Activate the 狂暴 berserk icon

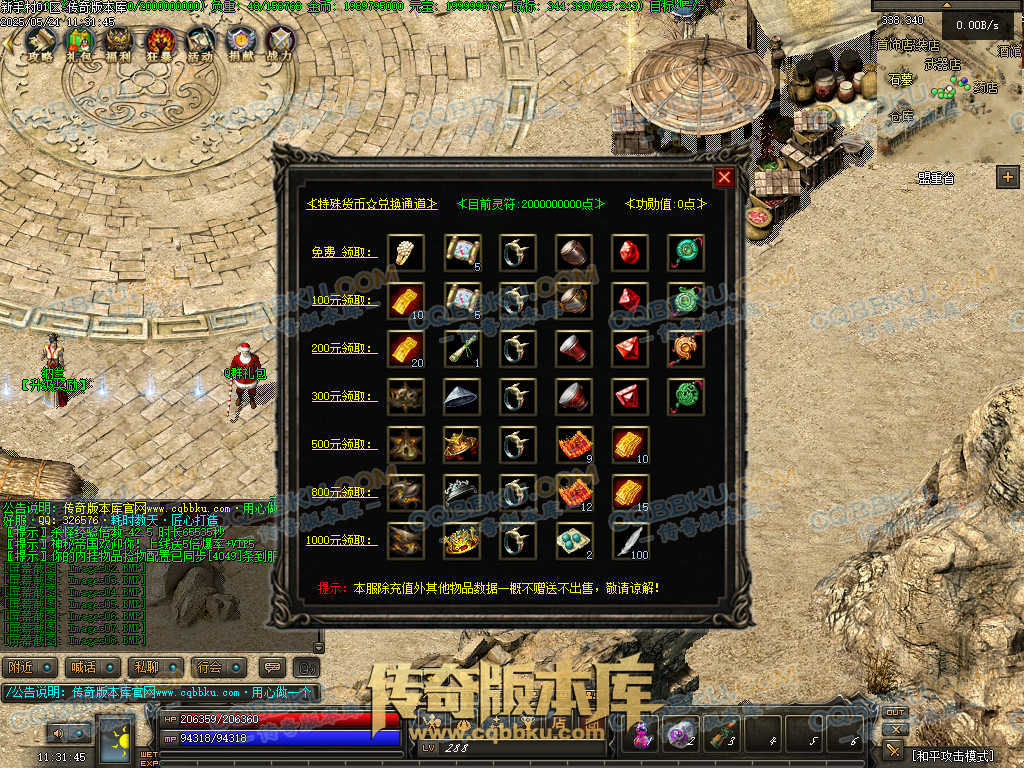coord(160,41)
